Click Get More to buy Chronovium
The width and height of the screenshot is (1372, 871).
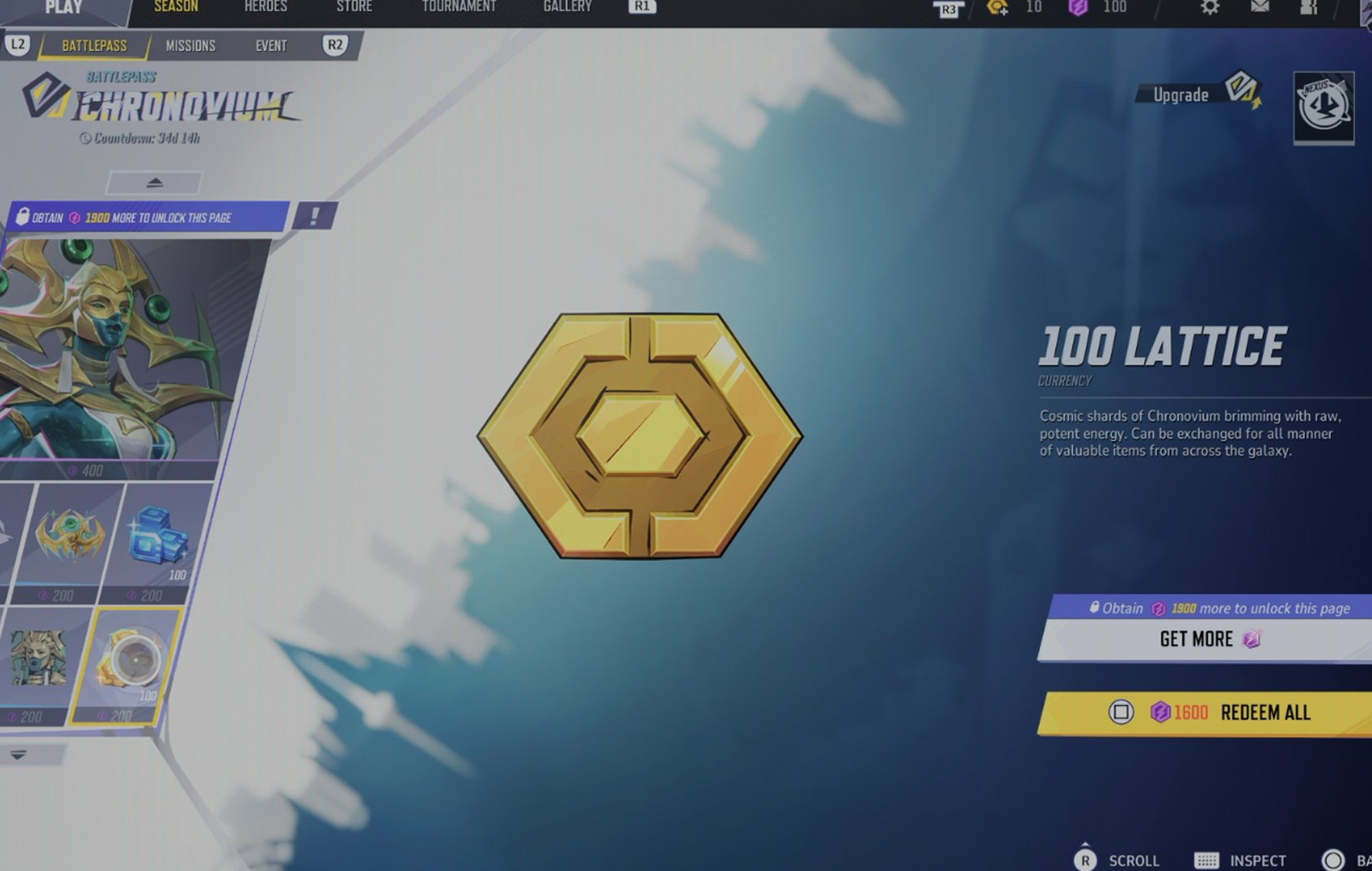(1207, 639)
